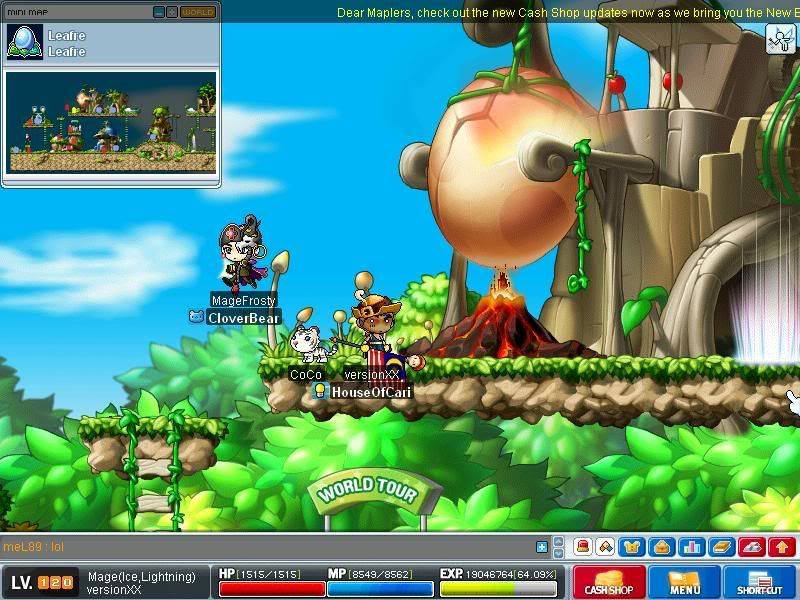This screenshot has width=800, height=600.
Task: Open the Menu button
Action: [685, 582]
